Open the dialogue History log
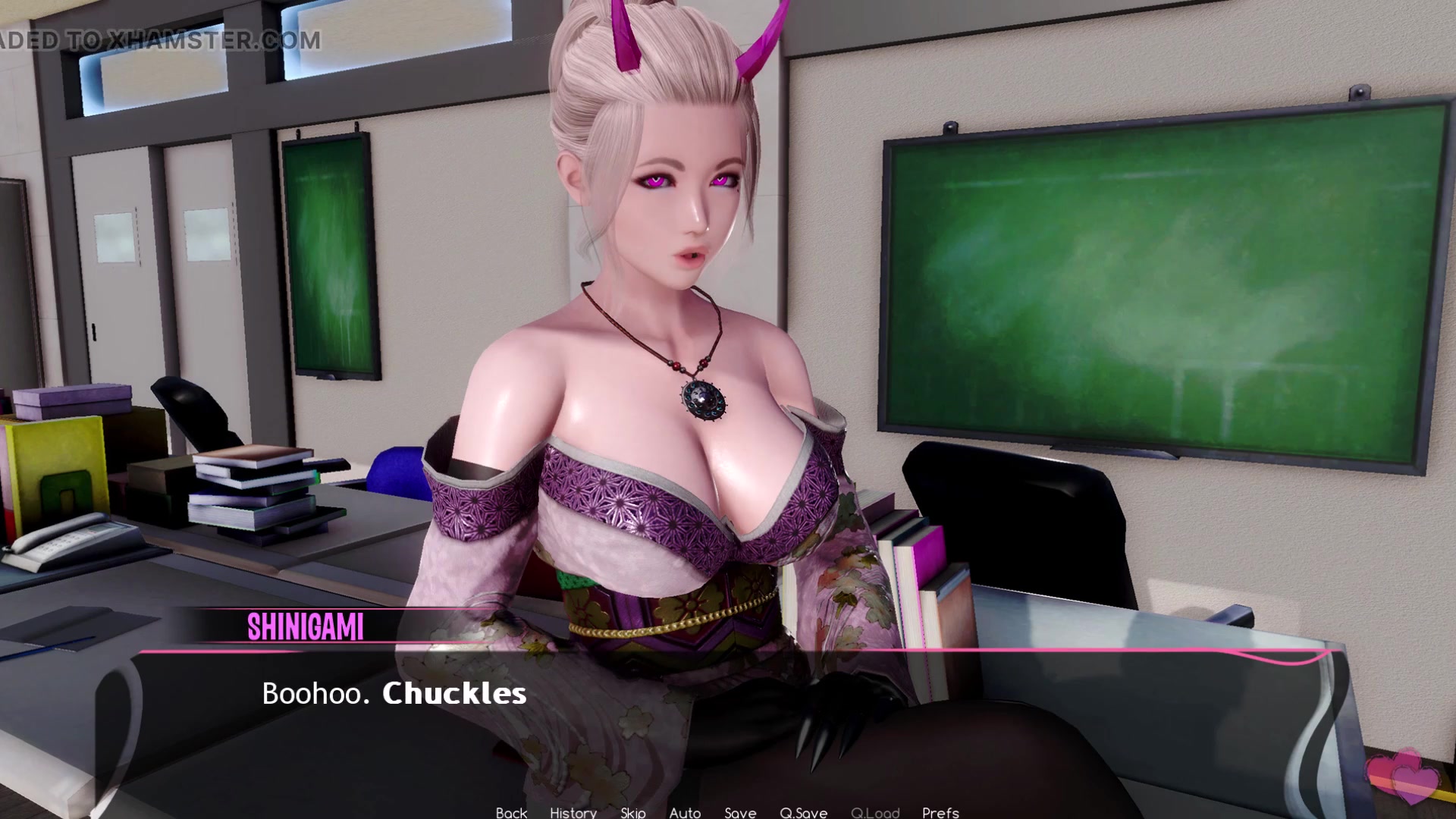1456x819 pixels. point(573,813)
